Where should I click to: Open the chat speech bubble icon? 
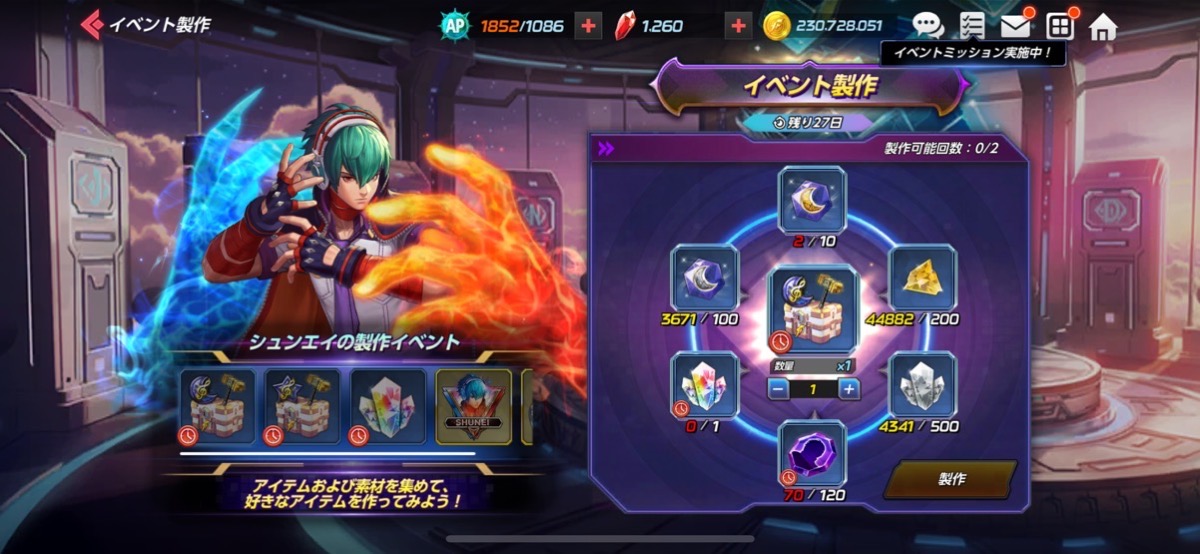927,25
